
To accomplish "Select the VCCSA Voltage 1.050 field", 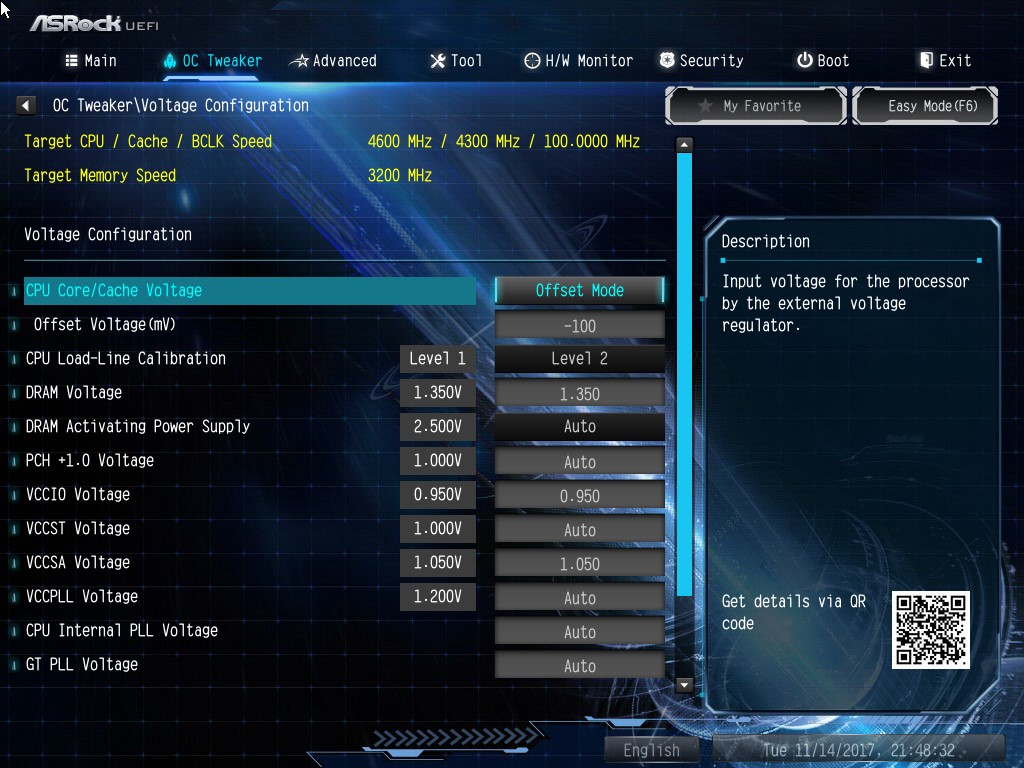I will [580, 563].
